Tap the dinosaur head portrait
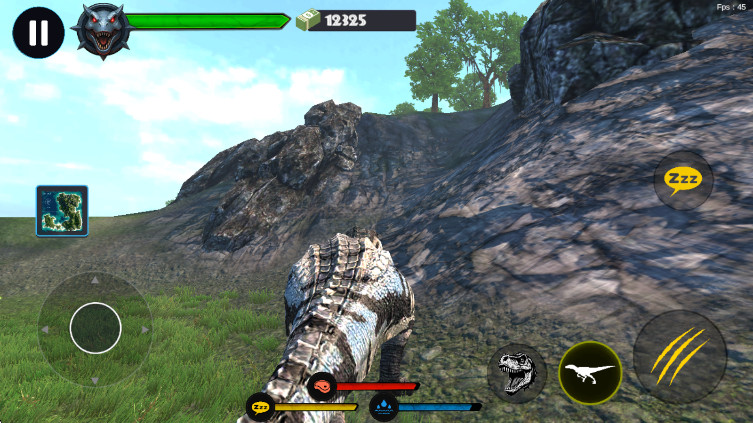The width and height of the screenshot is (753, 423). tap(104, 30)
